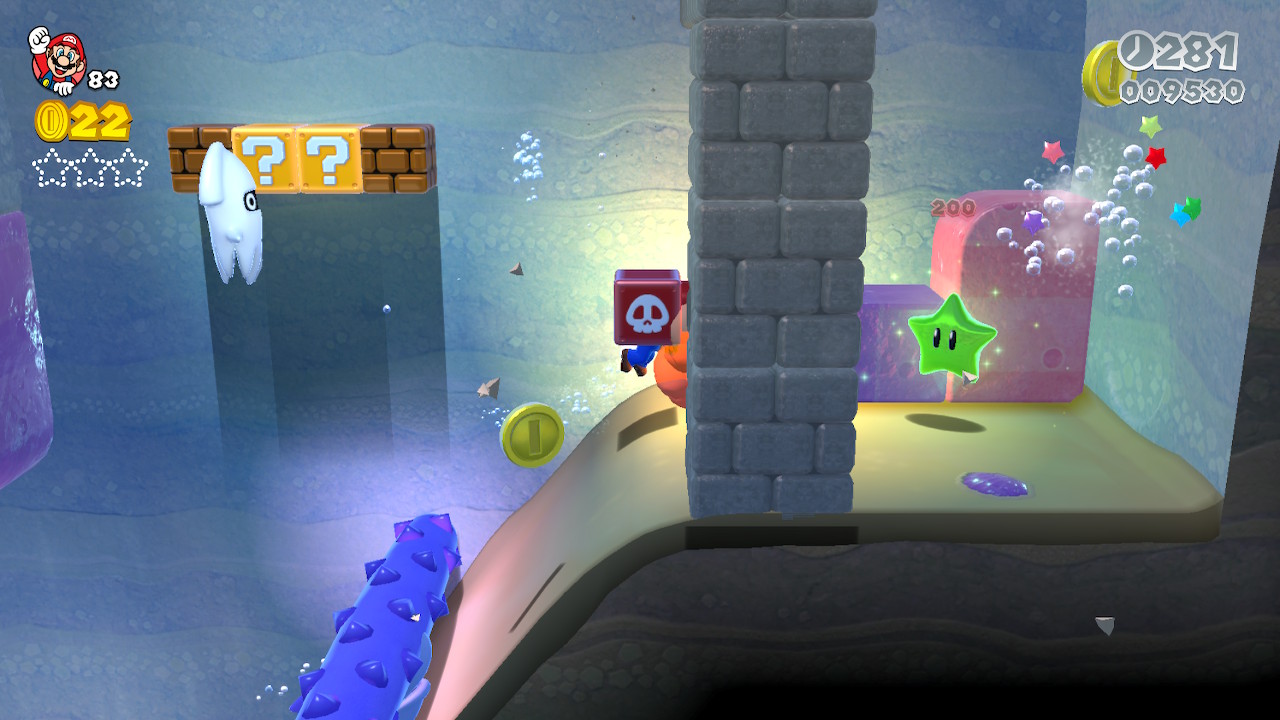
Task: Click the Mario lives icon
Action: (x=58, y=60)
